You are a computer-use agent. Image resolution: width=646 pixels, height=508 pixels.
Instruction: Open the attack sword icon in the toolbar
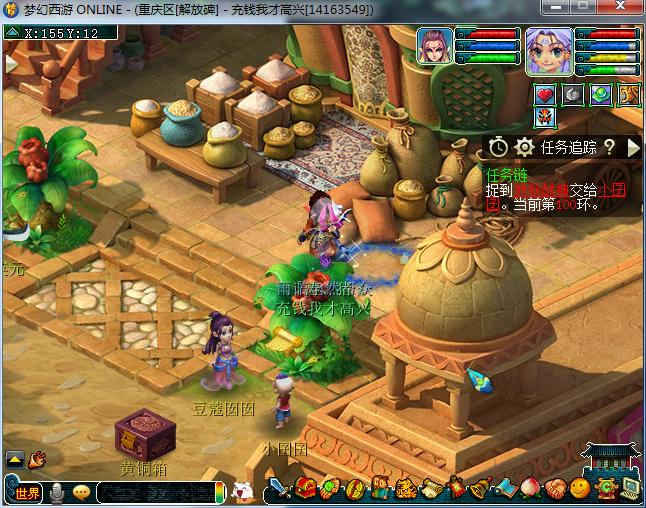coord(281,490)
